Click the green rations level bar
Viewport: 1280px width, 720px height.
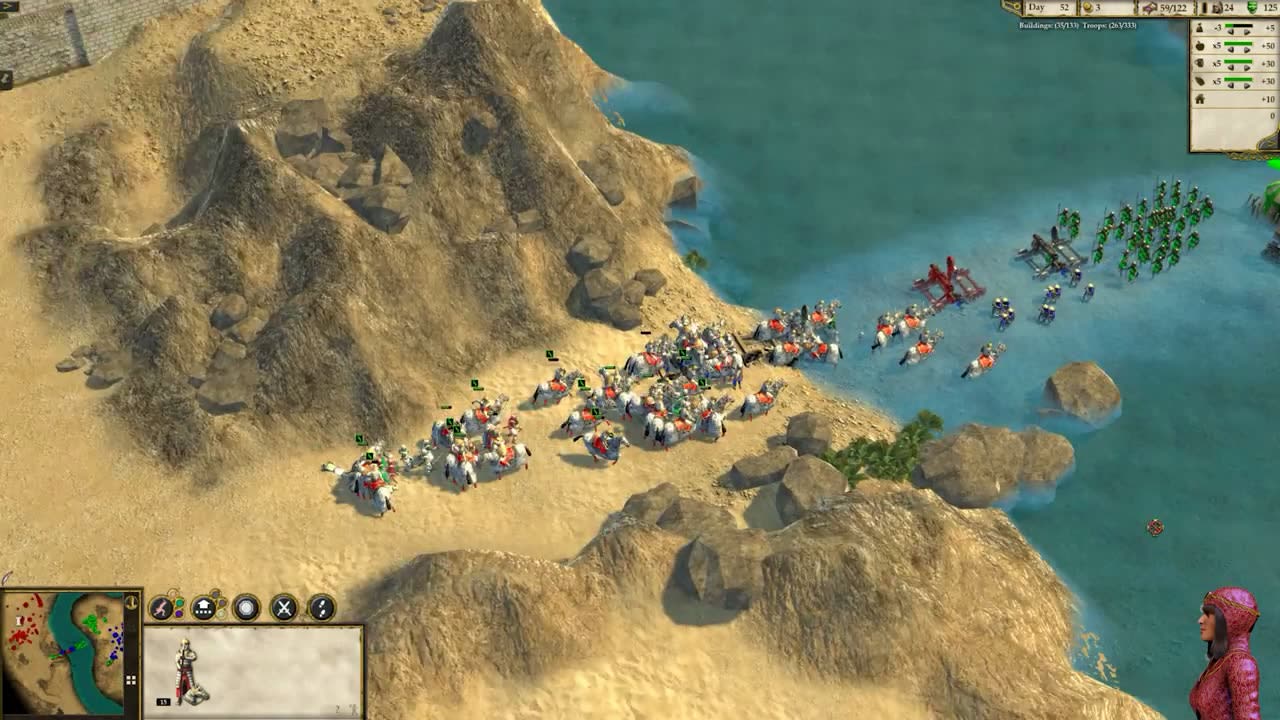click(1238, 44)
